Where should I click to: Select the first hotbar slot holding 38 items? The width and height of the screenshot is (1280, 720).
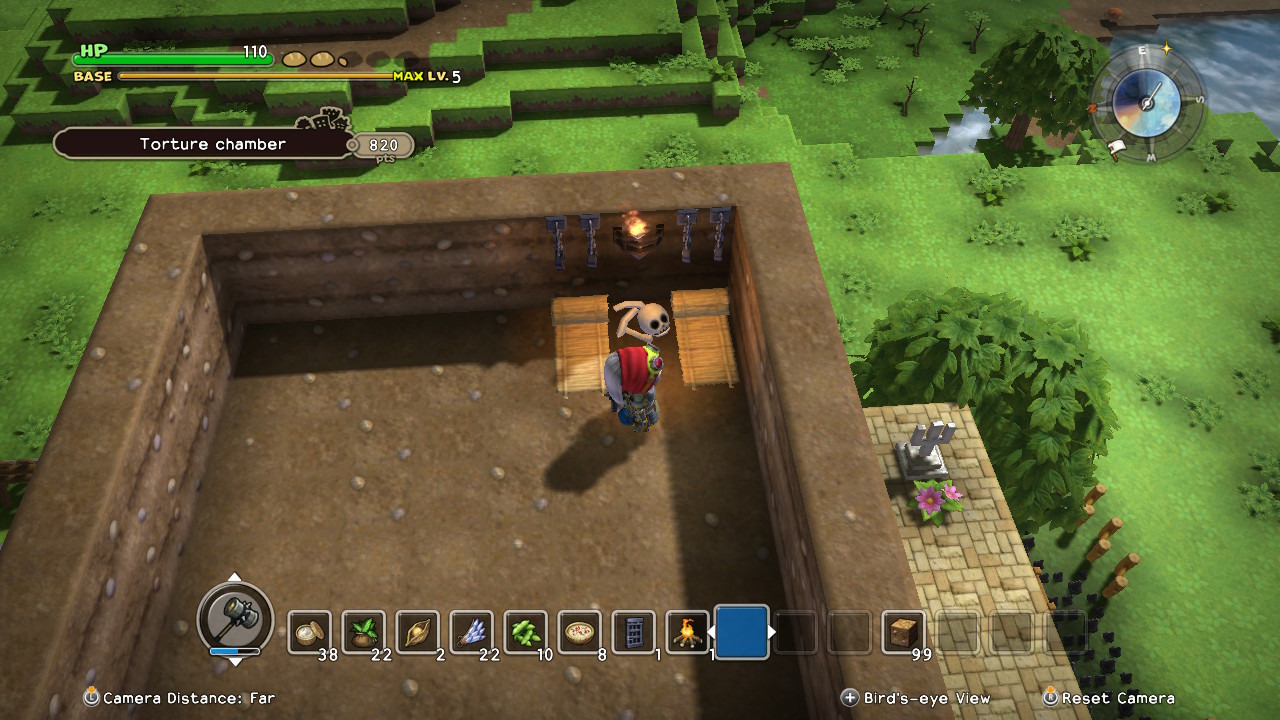tap(310, 632)
